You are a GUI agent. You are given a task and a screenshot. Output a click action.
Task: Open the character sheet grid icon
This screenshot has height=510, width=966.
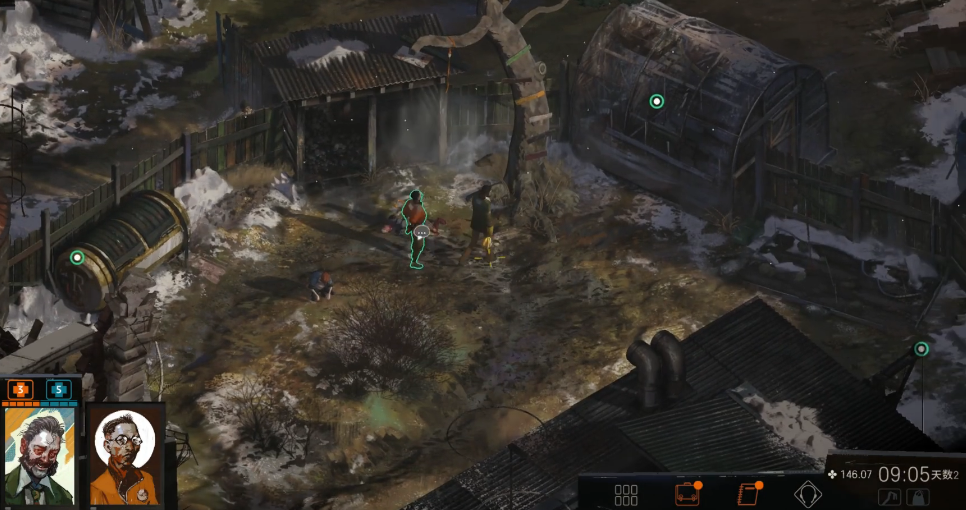[x=626, y=494]
